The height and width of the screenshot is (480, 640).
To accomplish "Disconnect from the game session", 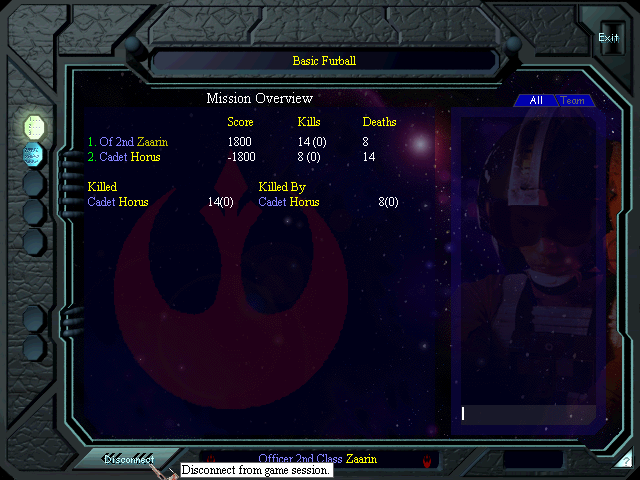I will 129,460.
